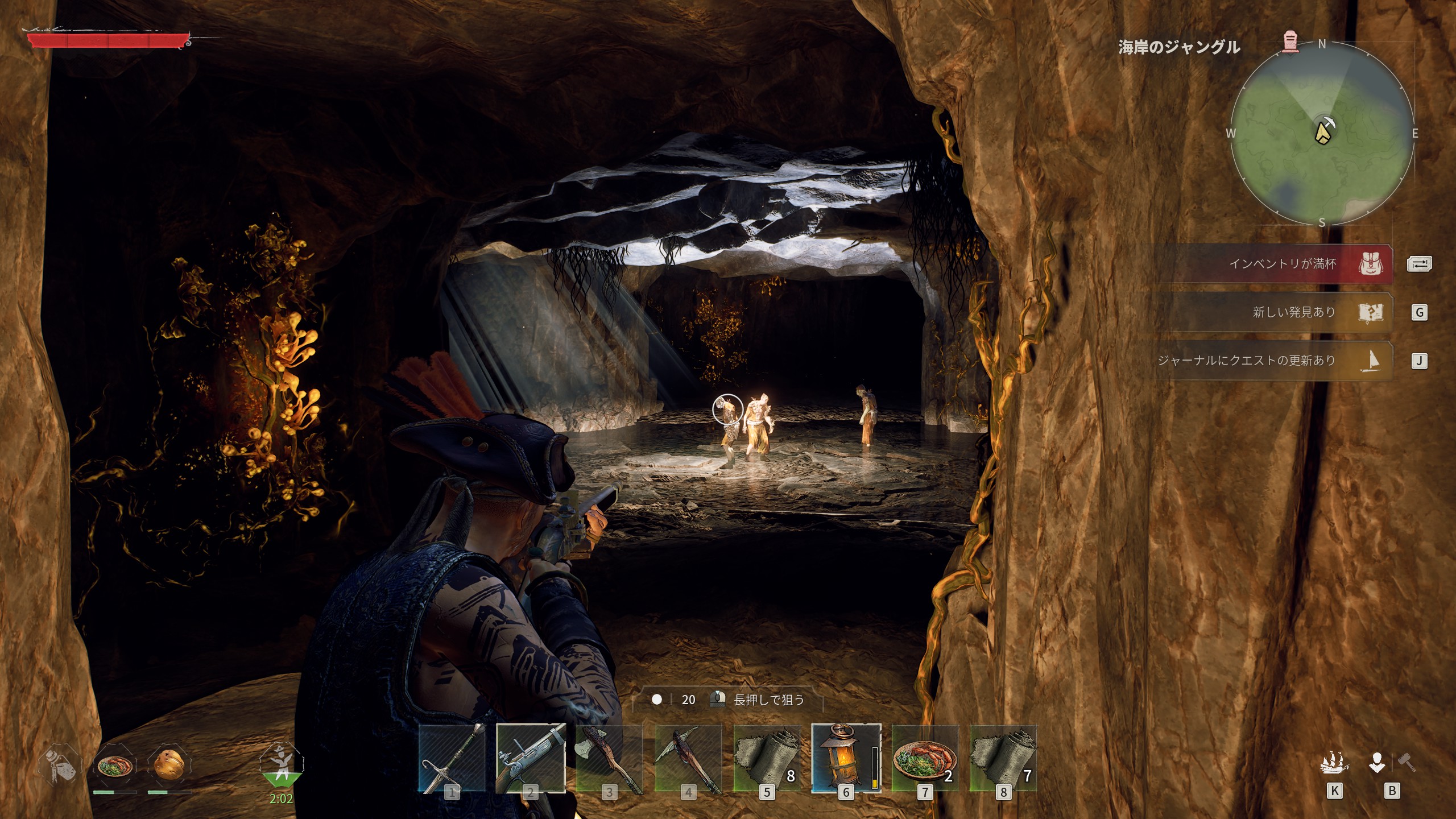Click the coconut food buff icon
1456x819 pixels.
(x=169, y=766)
